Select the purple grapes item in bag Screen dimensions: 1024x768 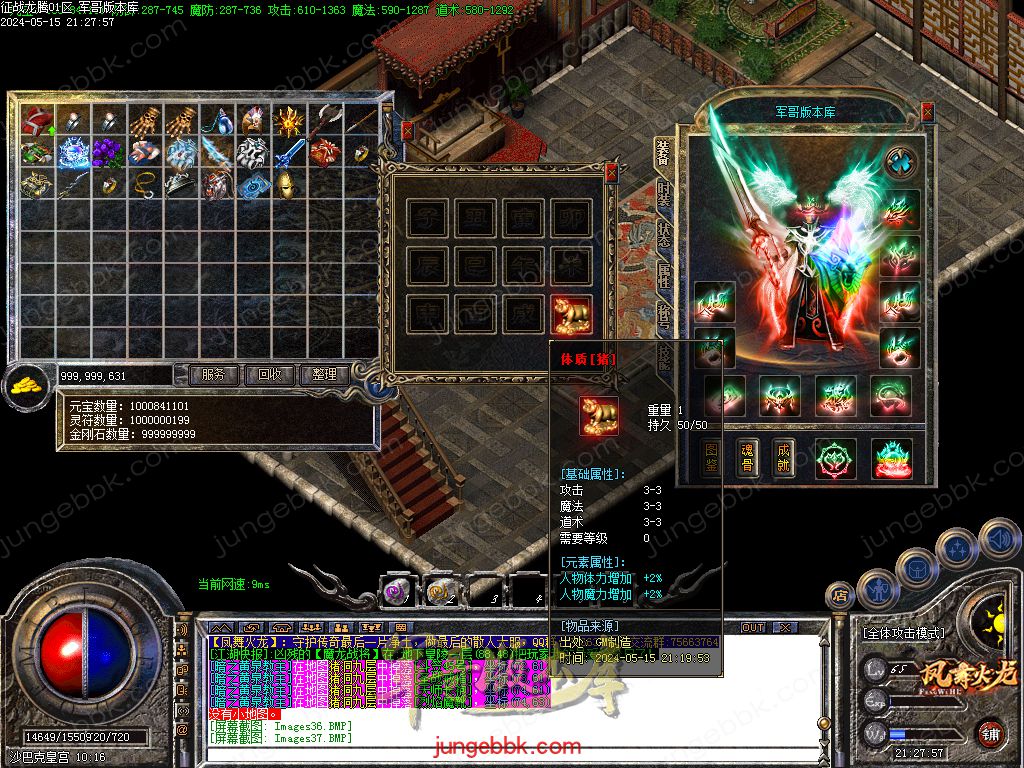pyautogui.click(x=105, y=153)
